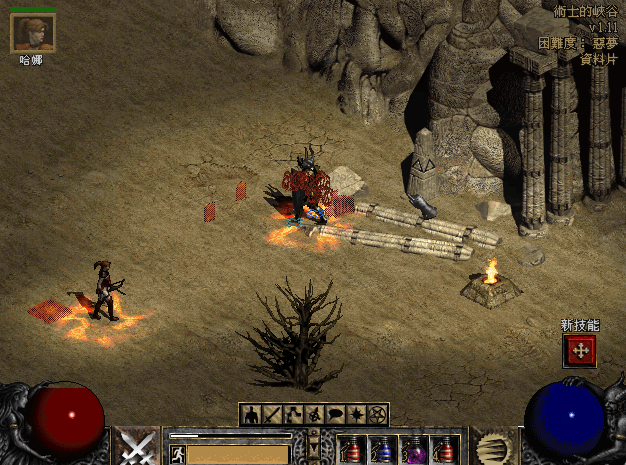Open the message log speech bubble icon
Image resolution: width=626 pixels, height=465 pixels.
335,414
